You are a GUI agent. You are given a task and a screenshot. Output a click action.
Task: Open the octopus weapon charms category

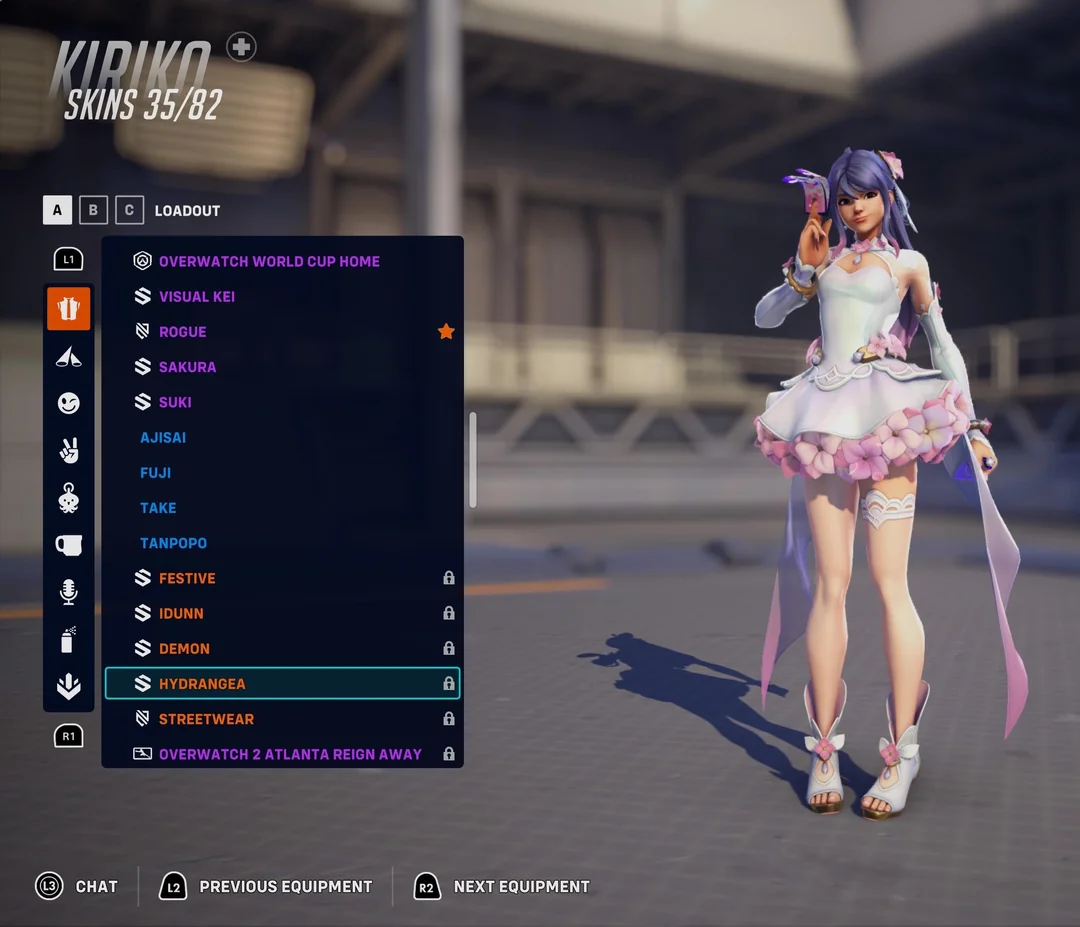coord(68,498)
